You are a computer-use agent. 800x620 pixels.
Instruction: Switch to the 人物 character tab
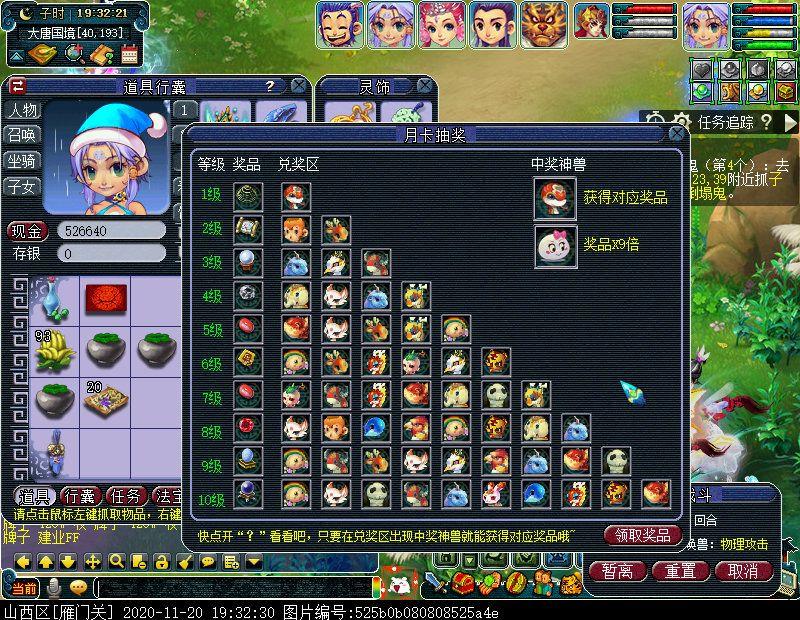click(x=22, y=110)
